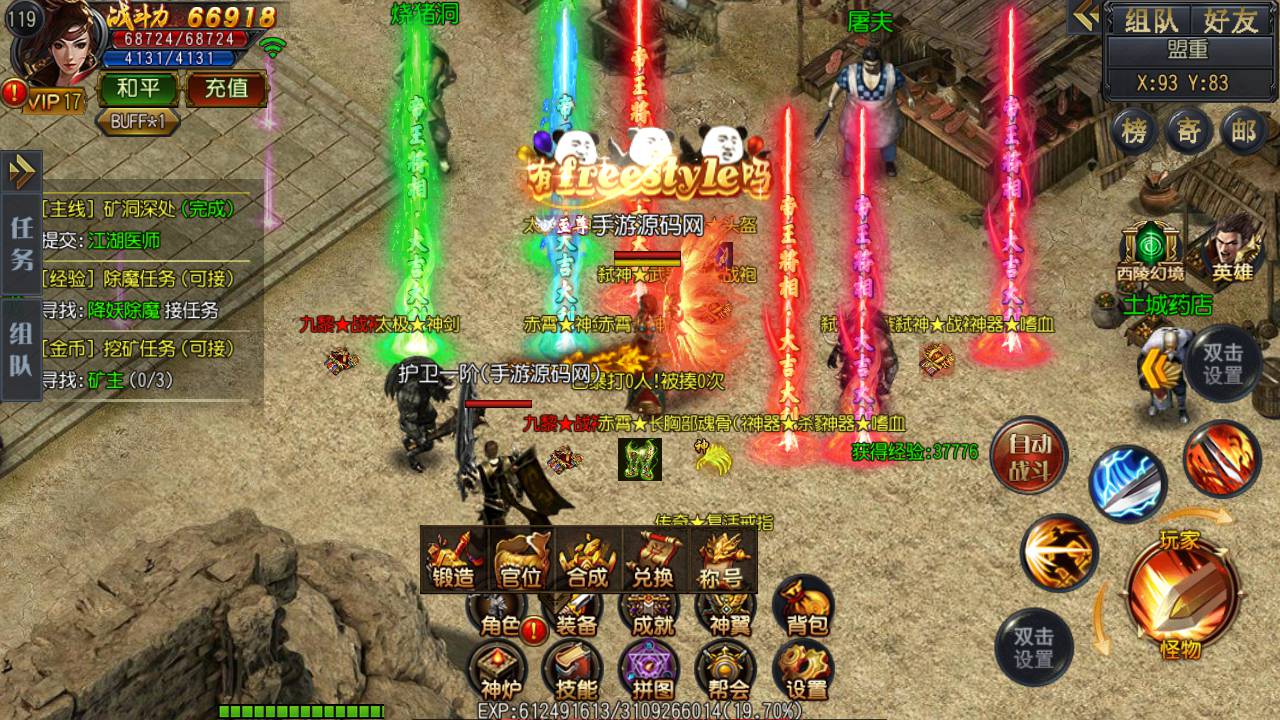
Task: Open the 兑换 exchange menu
Action: coord(653,561)
